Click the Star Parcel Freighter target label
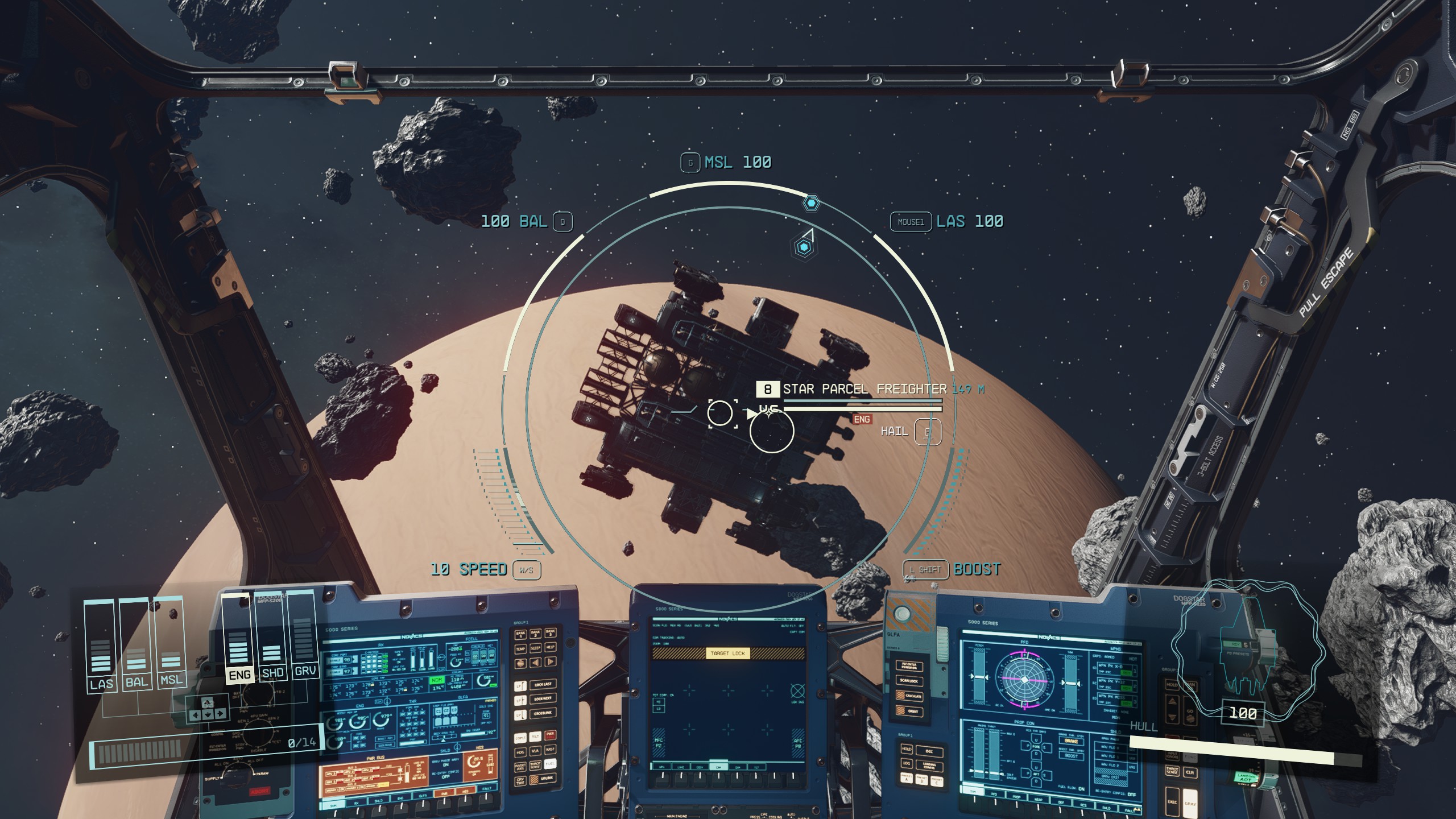Viewport: 1456px width, 819px height. (x=864, y=389)
